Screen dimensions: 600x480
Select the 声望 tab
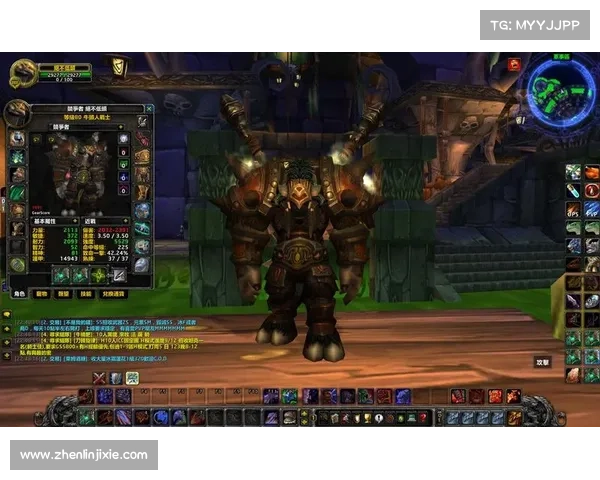[65, 294]
